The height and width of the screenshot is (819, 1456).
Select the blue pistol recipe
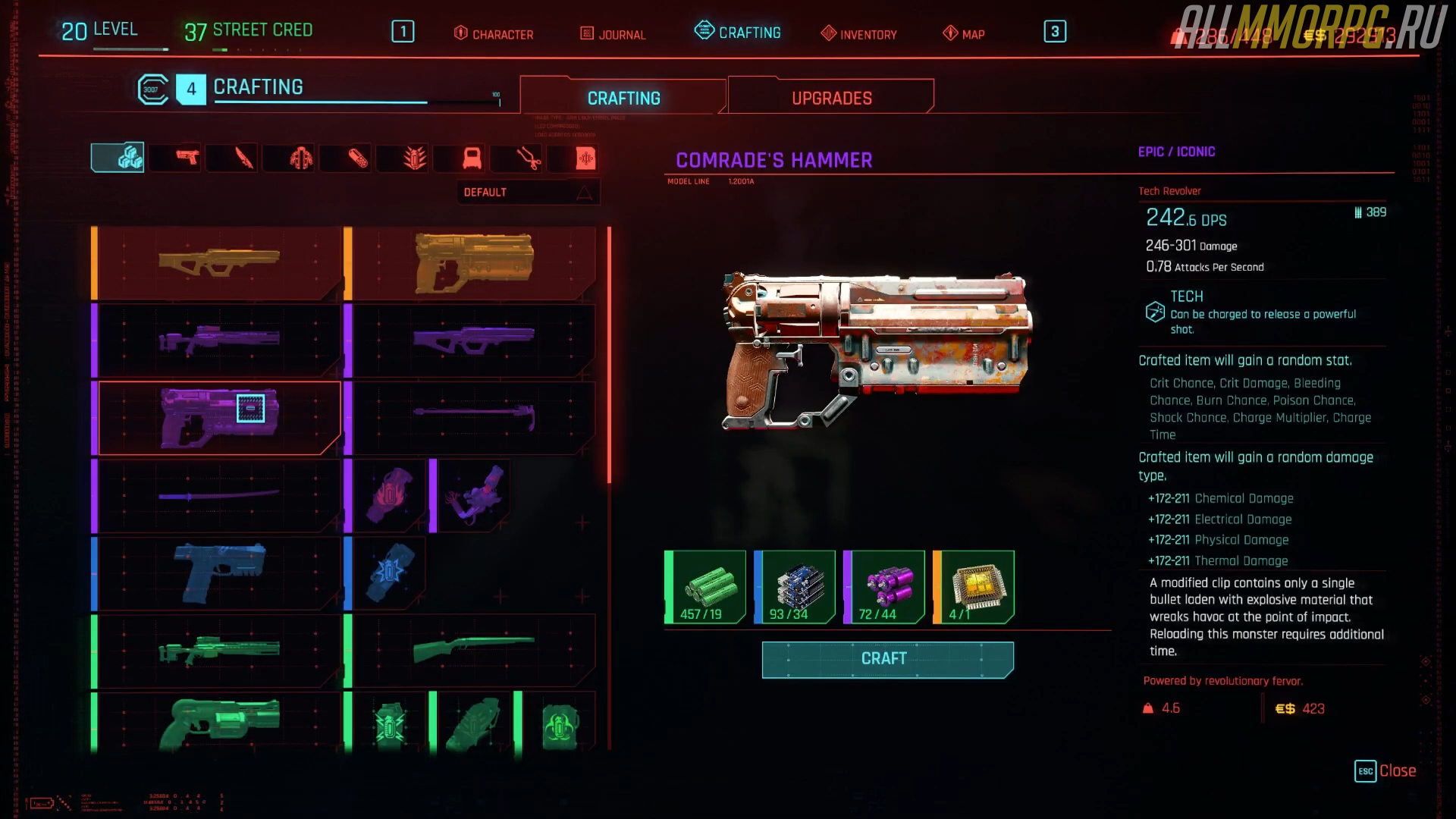(x=220, y=573)
